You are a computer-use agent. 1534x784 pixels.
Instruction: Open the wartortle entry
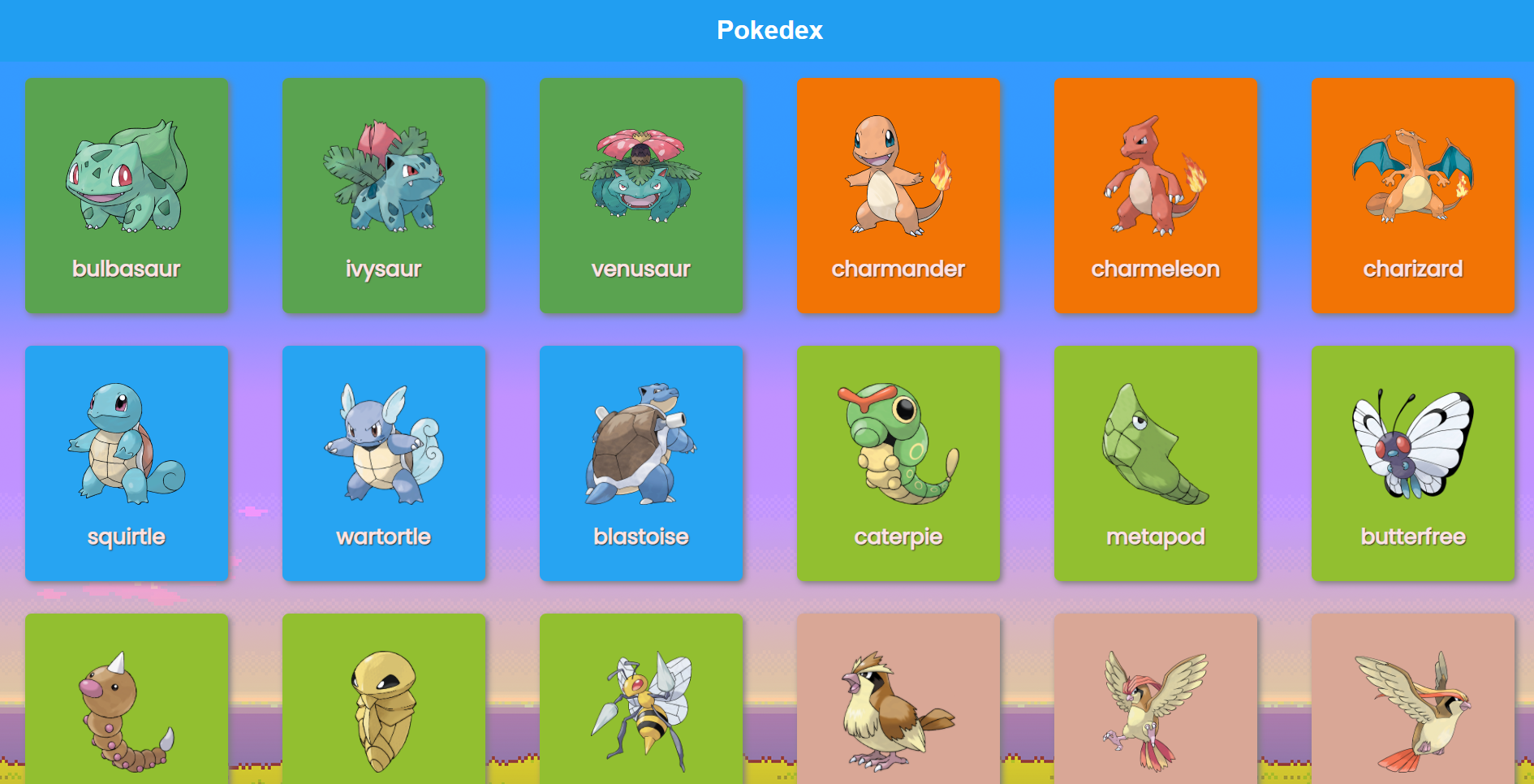(x=384, y=463)
